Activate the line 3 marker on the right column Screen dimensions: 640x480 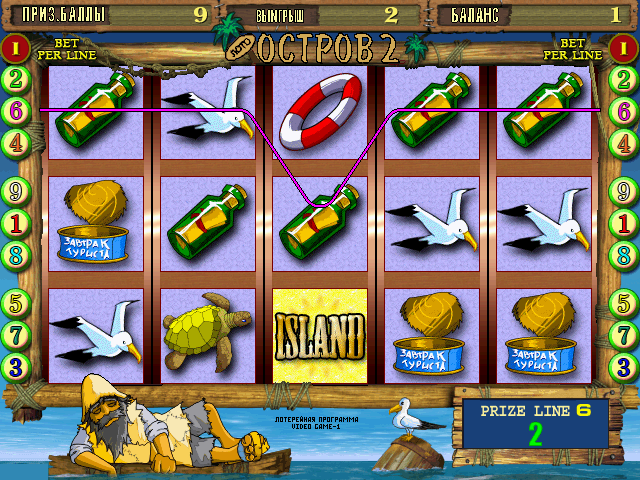[x=624, y=366]
